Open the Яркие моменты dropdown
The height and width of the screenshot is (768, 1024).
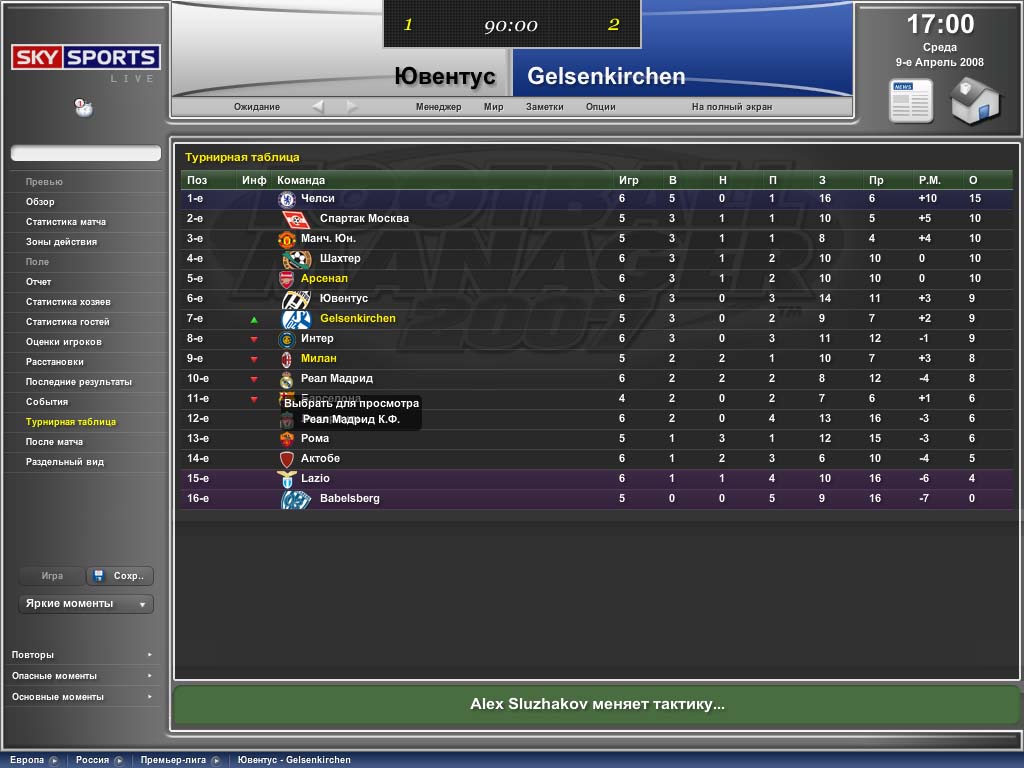85,604
